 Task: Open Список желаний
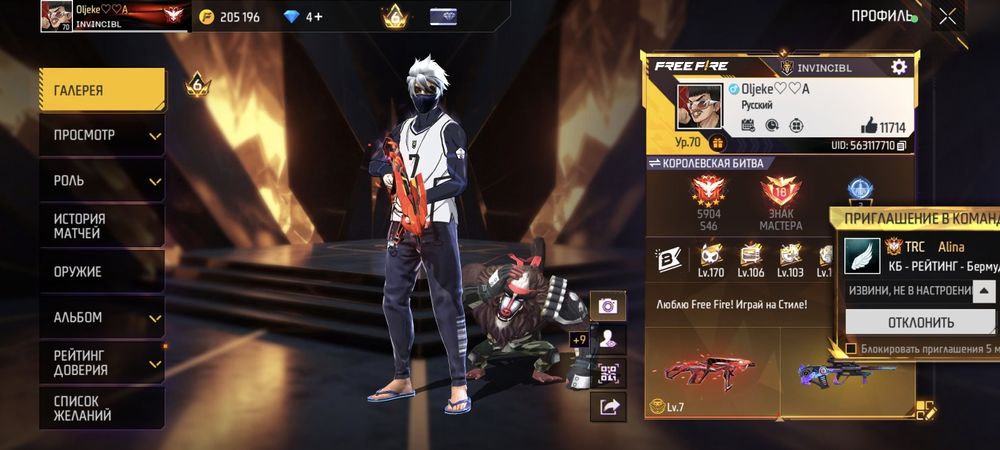pyautogui.click(x=102, y=408)
